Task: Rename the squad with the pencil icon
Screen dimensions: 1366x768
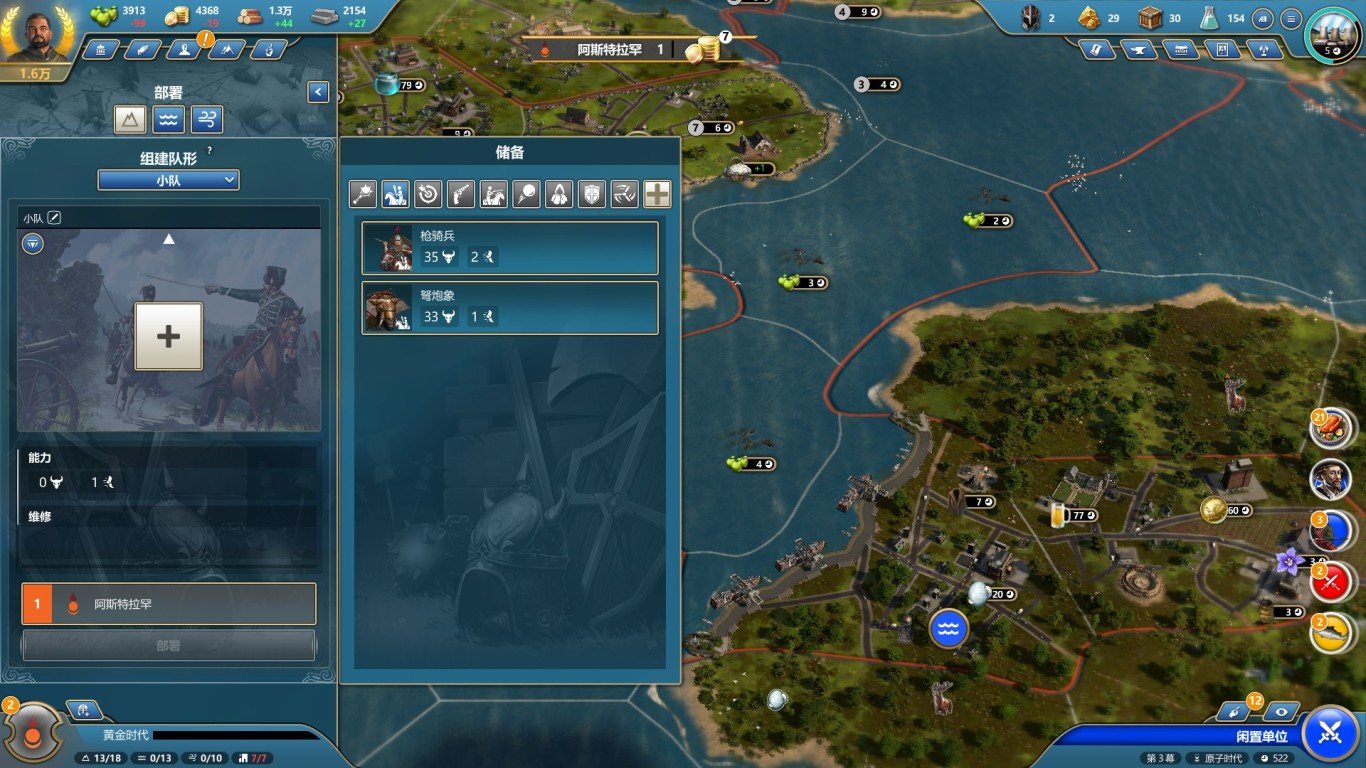Action: tap(55, 217)
